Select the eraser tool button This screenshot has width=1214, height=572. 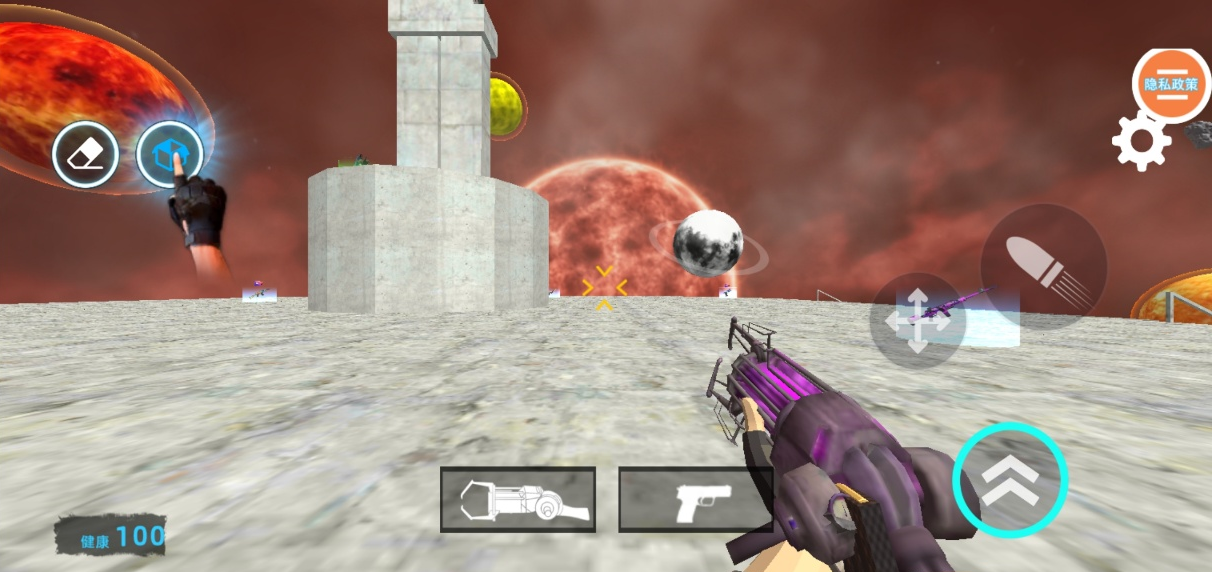click(86, 155)
